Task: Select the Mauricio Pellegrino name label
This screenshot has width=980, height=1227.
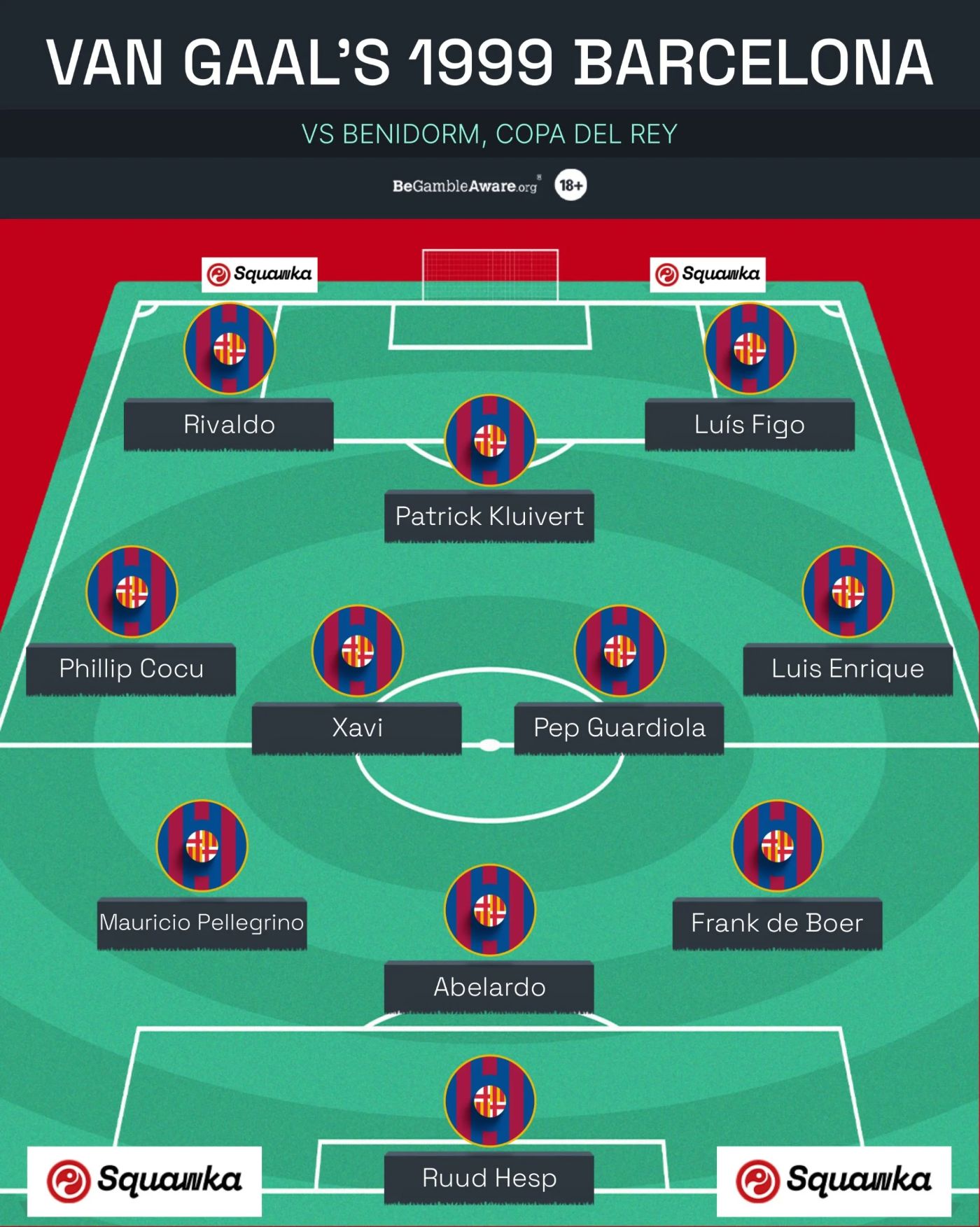Action: (x=202, y=923)
